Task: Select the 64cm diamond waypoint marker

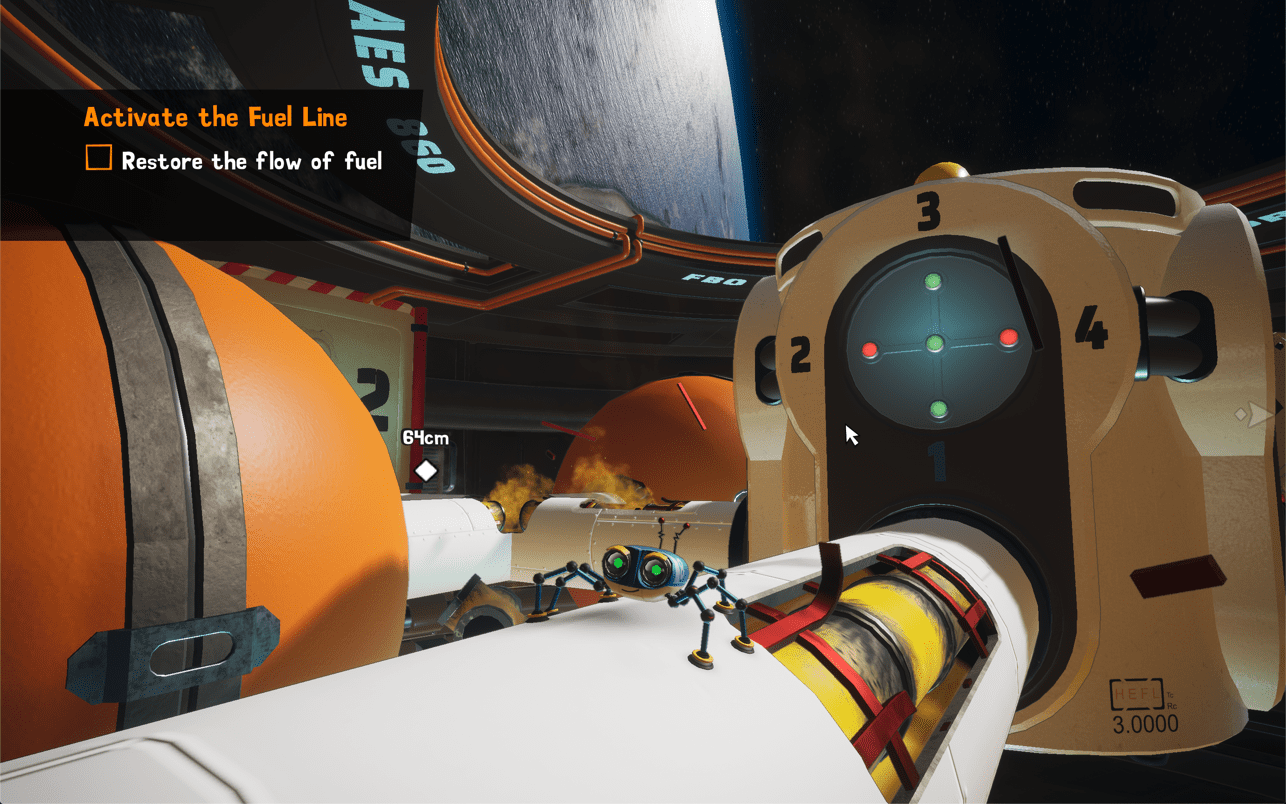Action: pyautogui.click(x=426, y=470)
